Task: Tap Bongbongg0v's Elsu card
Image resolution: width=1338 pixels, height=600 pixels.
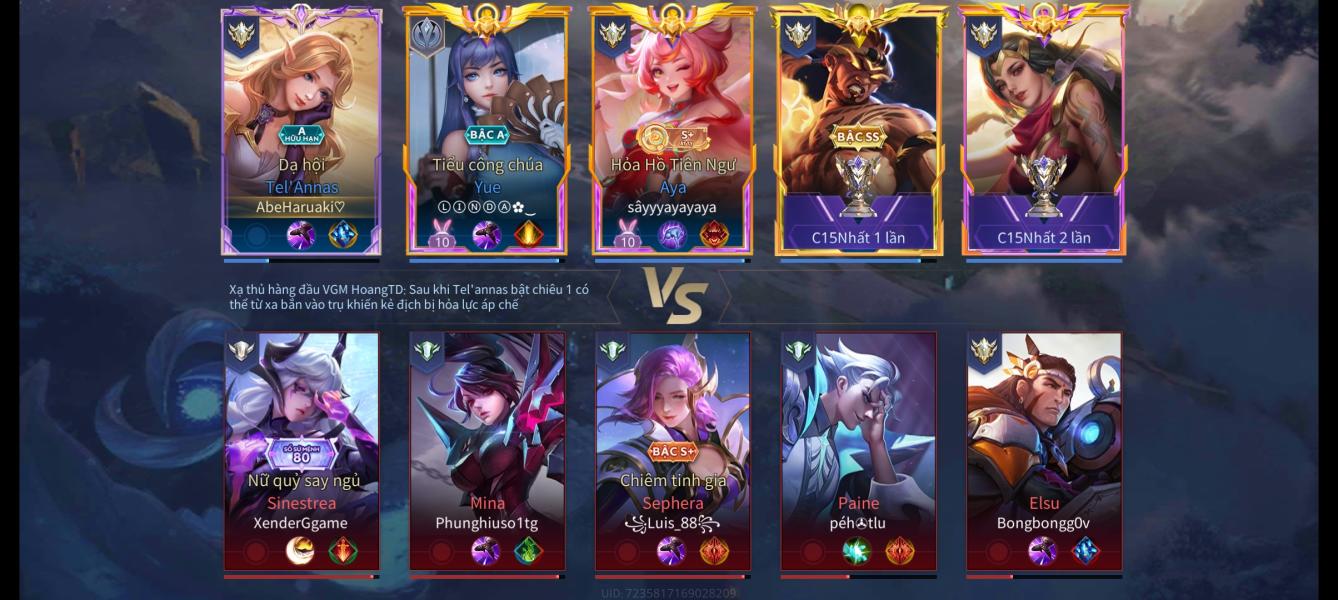Action: click(x=1043, y=450)
